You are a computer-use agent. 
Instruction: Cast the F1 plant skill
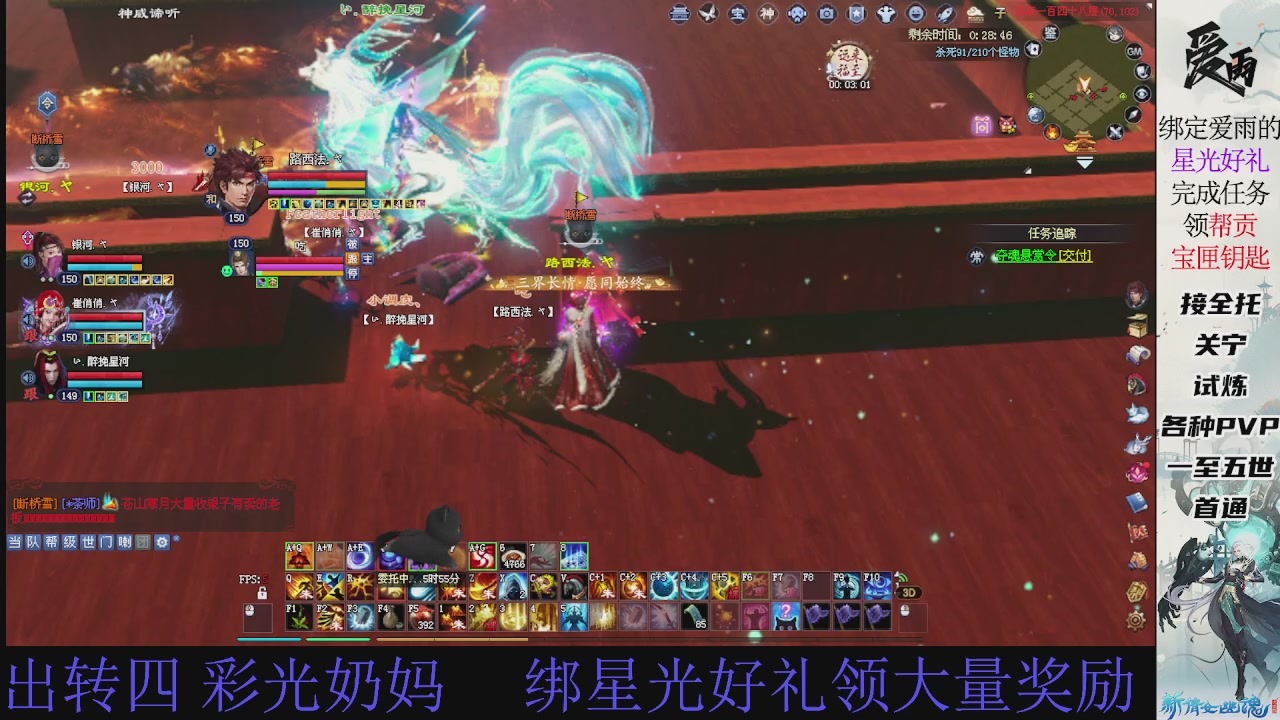click(x=299, y=616)
